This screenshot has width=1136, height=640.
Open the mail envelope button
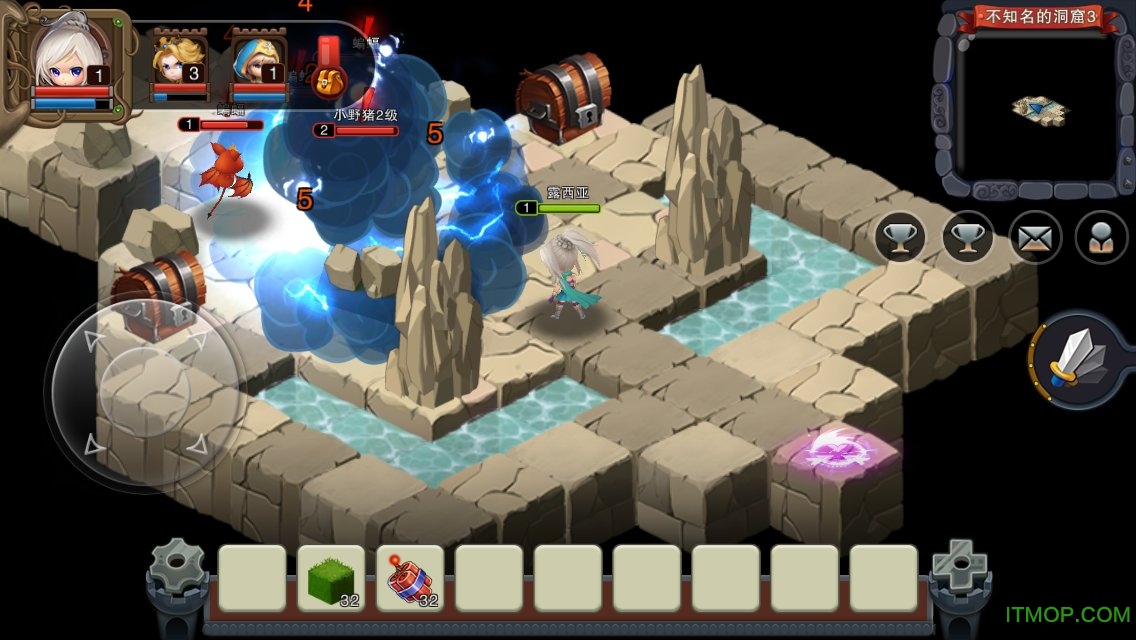(x=1035, y=238)
